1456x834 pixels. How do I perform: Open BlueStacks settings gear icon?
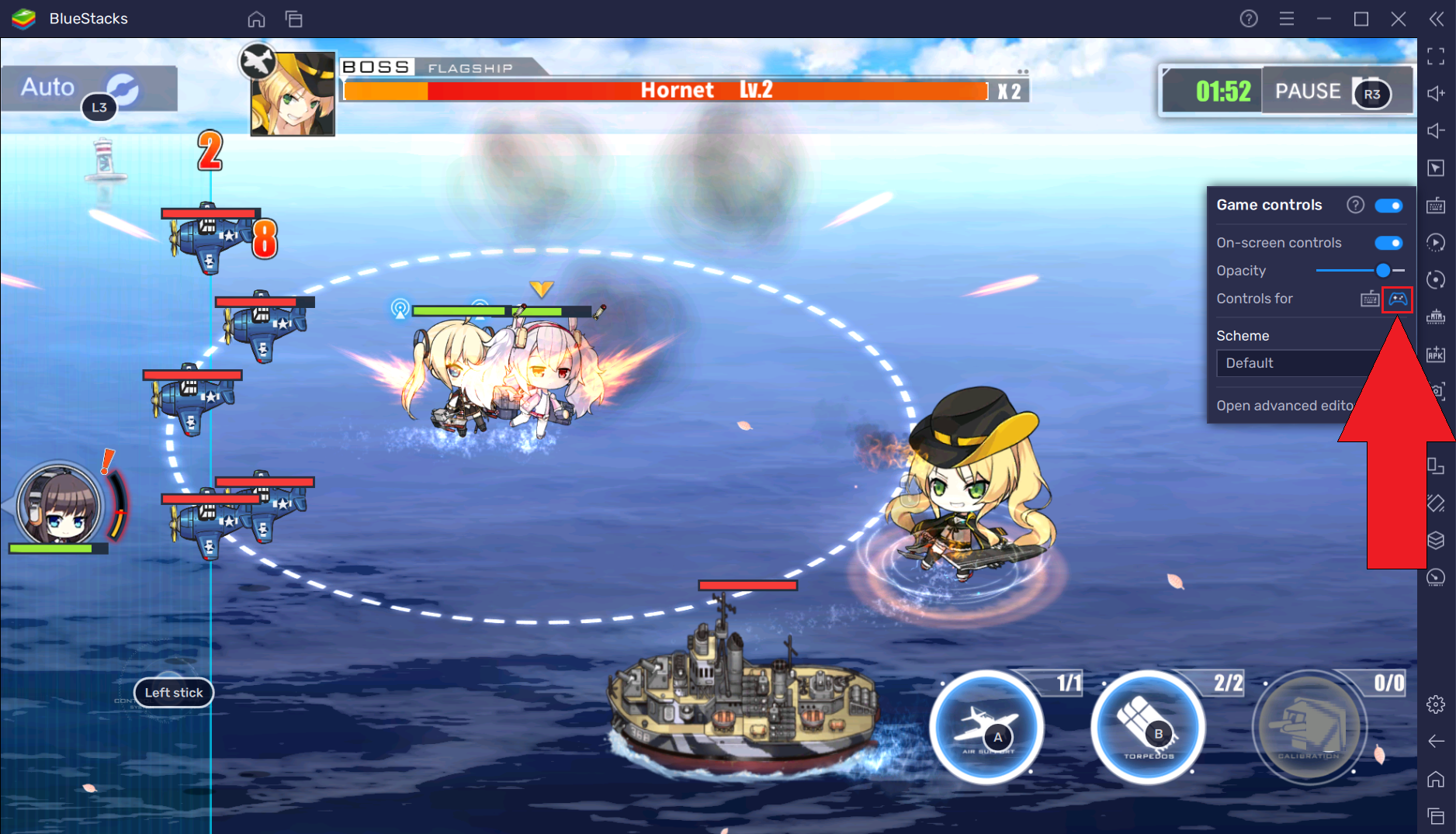[x=1436, y=704]
